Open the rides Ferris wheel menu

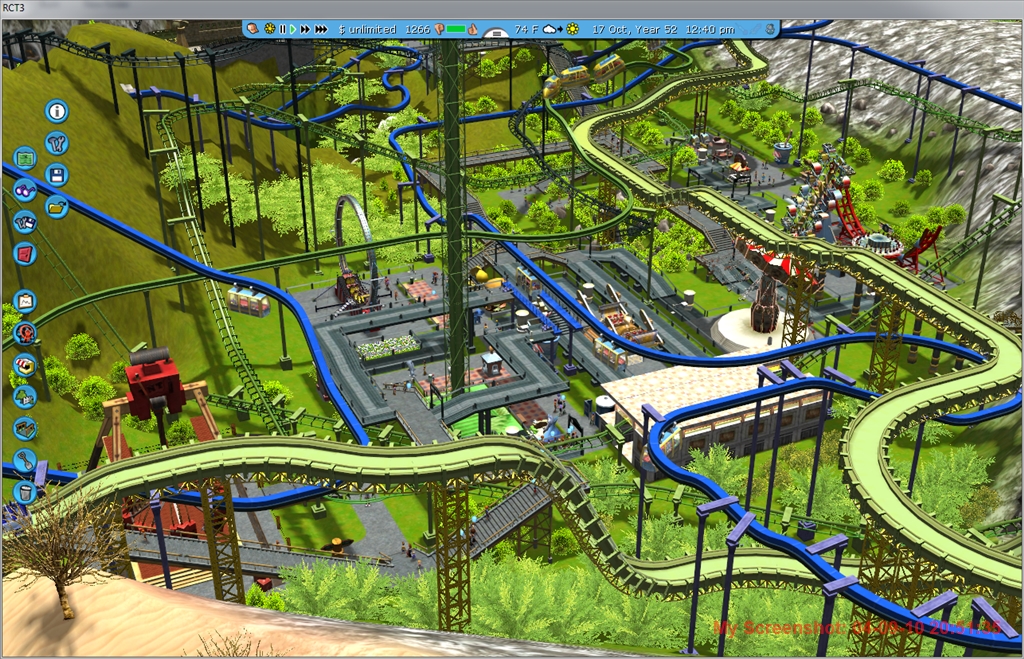point(25,333)
